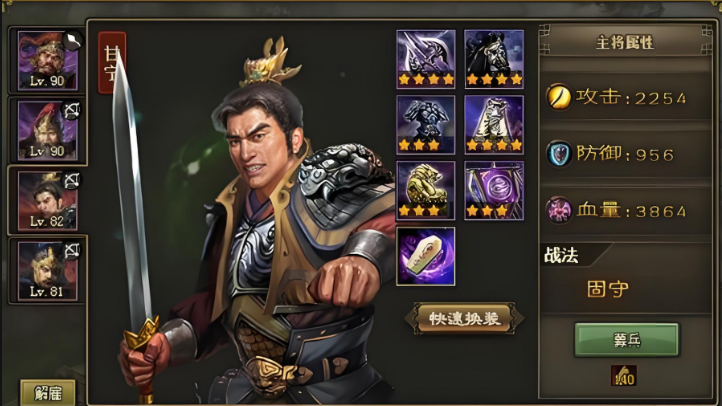Select the purple war banner slot
Image resolution: width=722 pixels, height=406 pixels.
[x=494, y=190]
